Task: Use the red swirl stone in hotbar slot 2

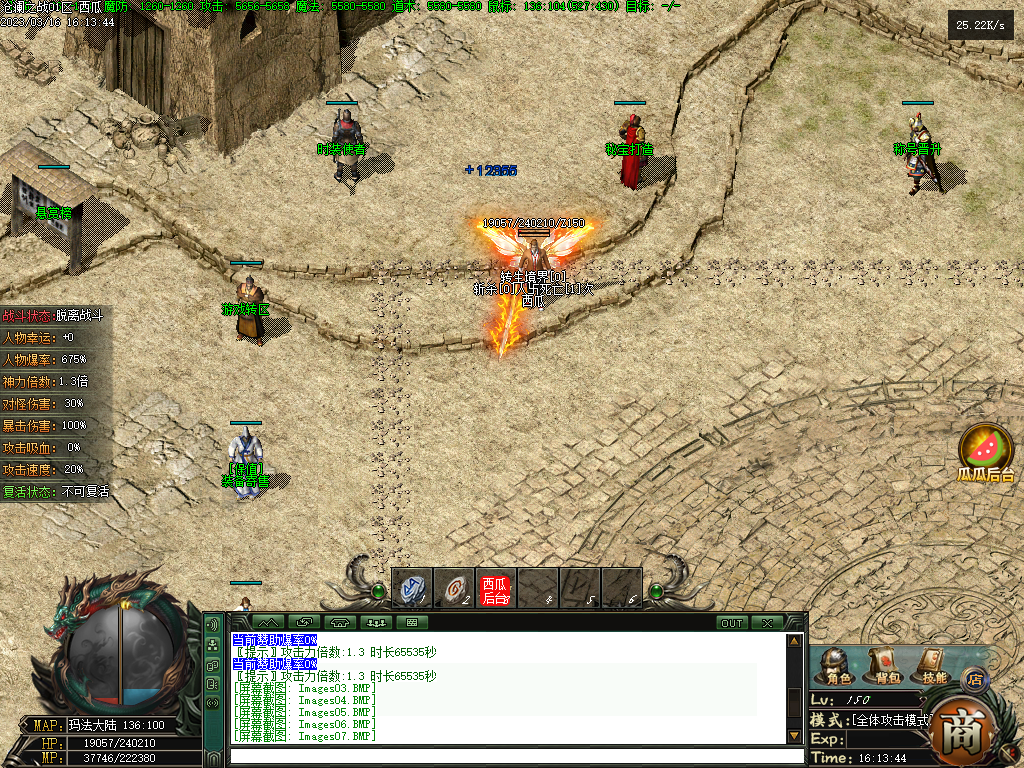Action: 454,588
